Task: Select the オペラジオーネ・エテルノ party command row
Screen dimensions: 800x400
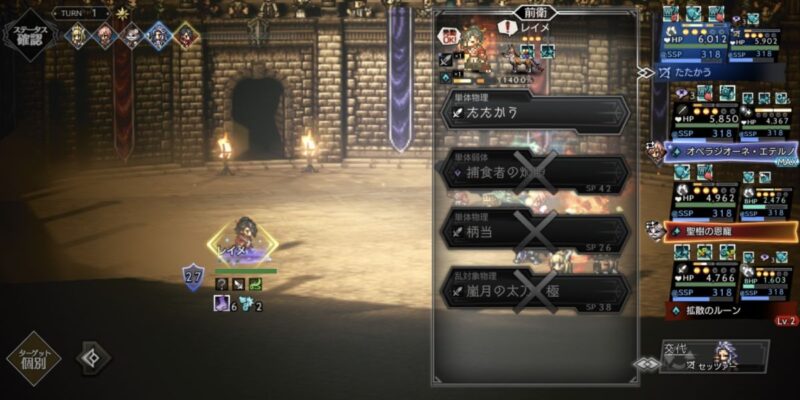Action: click(x=732, y=152)
